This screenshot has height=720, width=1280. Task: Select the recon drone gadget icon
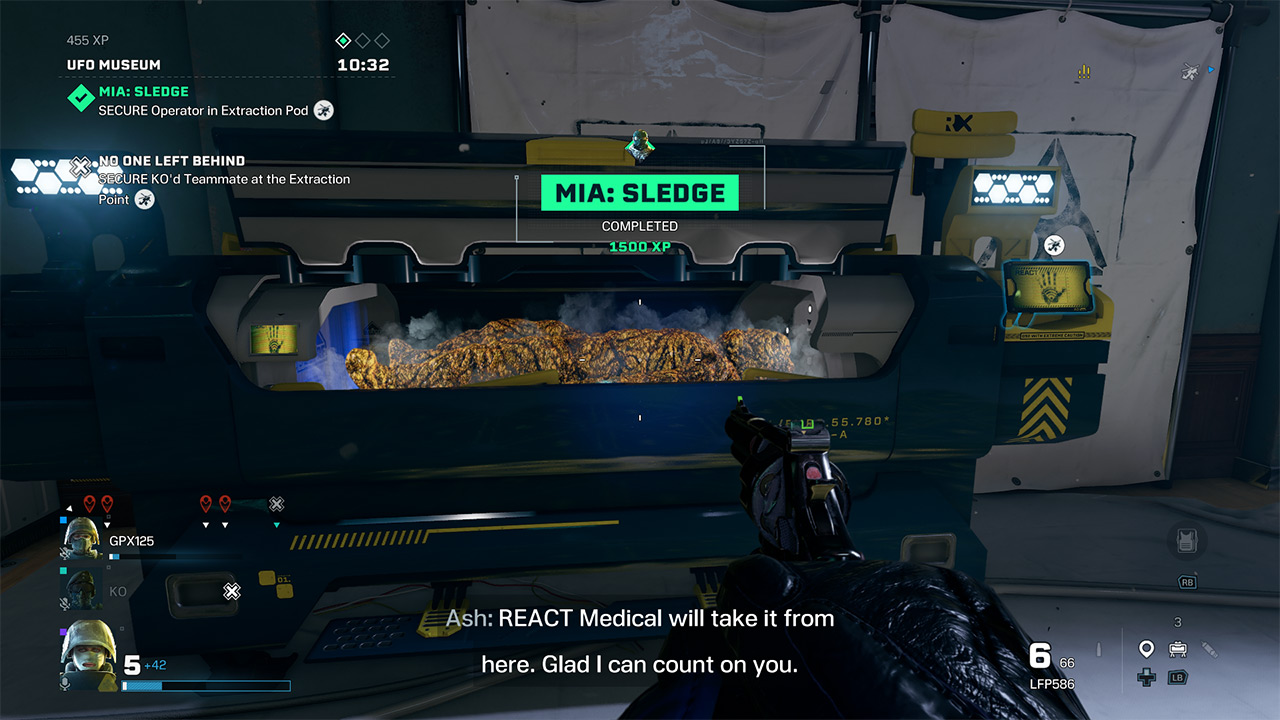(x=1177, y=649)
